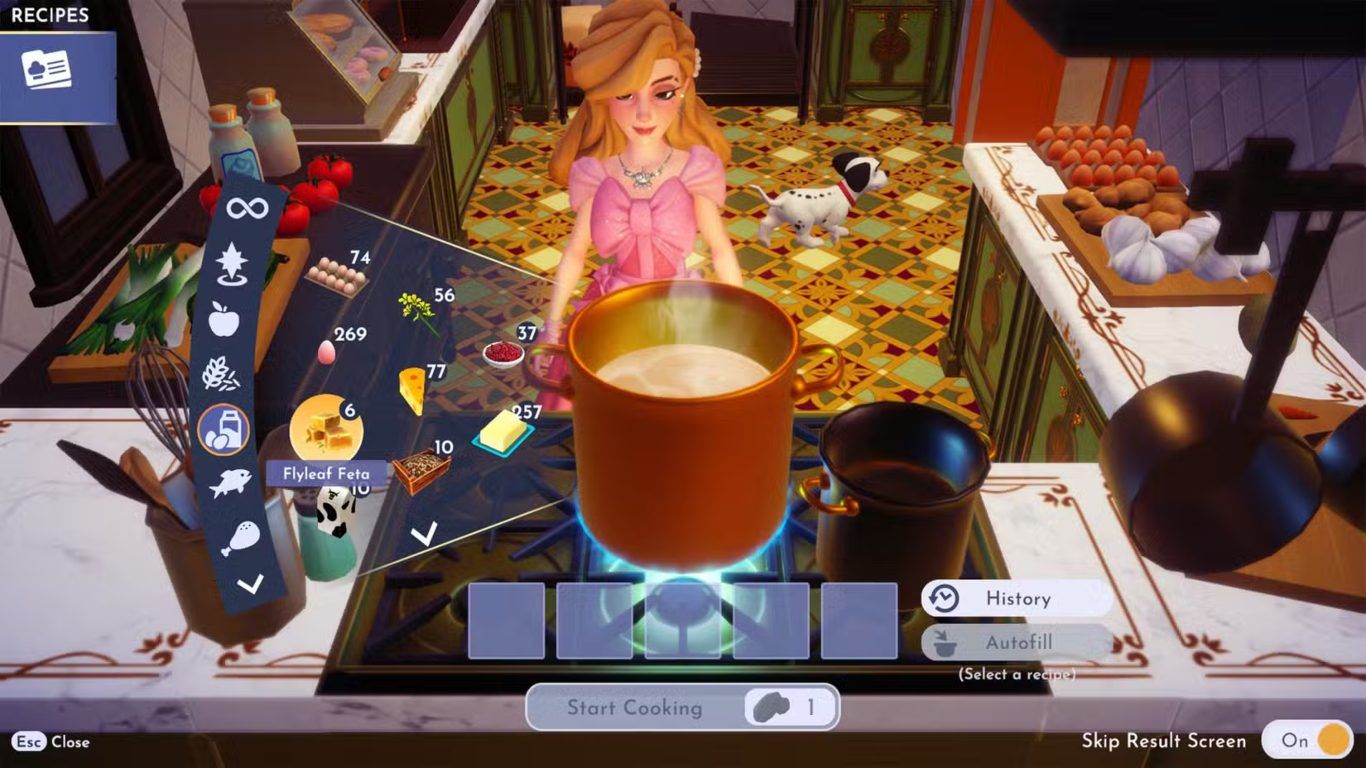
Task: Show the apple fruit category
Action: point(224,318)
